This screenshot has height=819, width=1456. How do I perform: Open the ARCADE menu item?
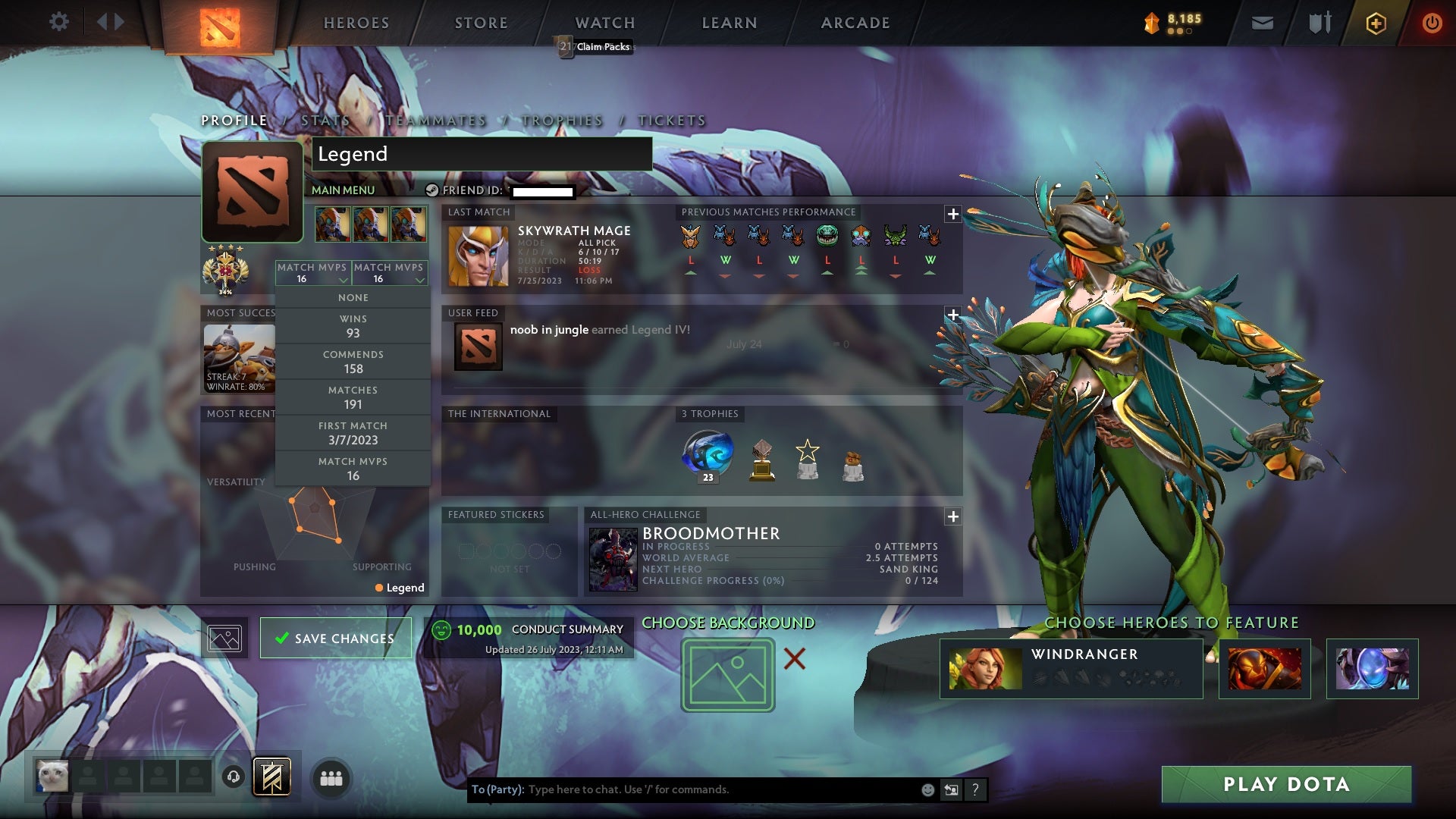(854, 23)
